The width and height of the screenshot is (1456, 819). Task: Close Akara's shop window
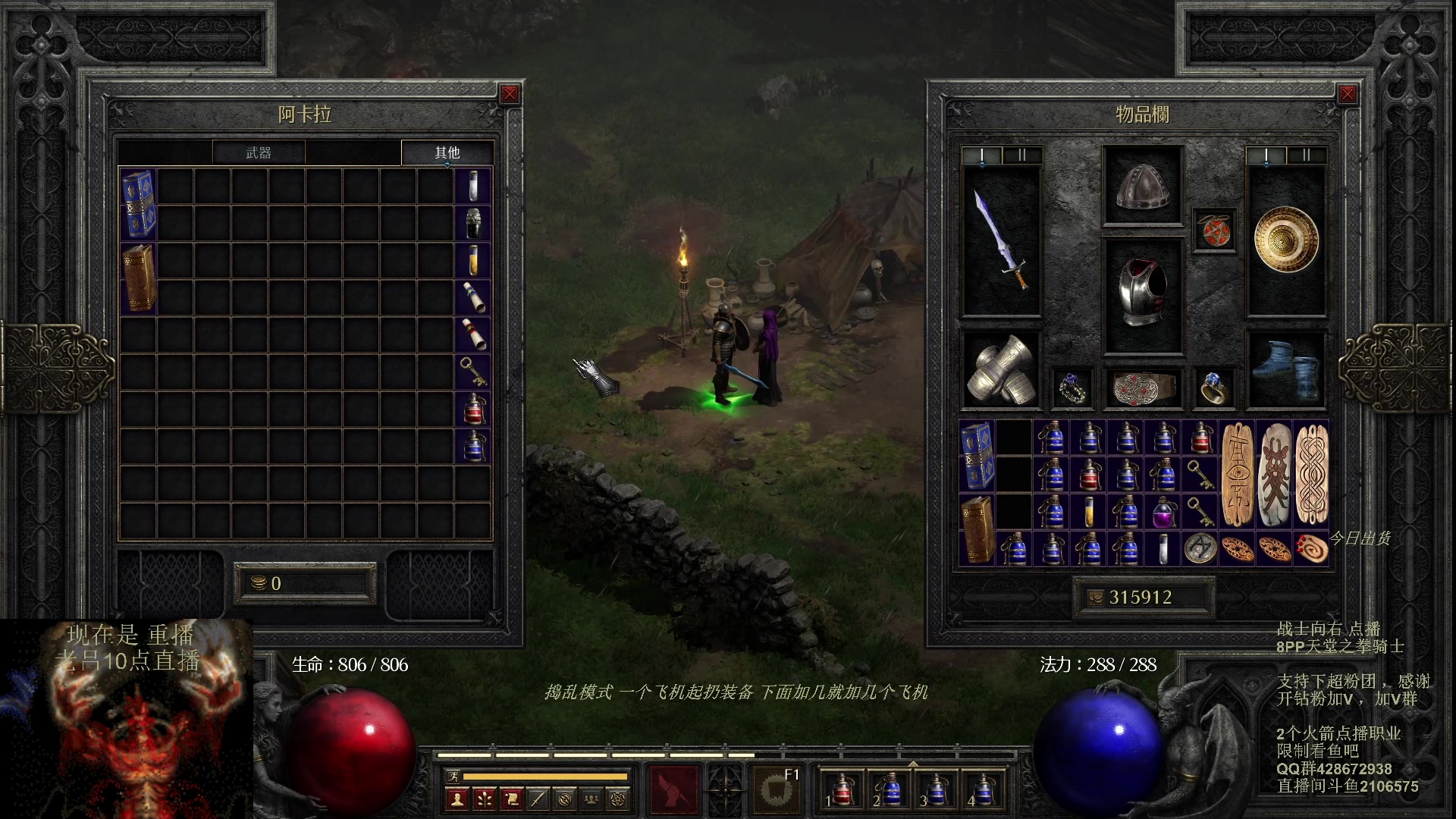pos(510,94)
